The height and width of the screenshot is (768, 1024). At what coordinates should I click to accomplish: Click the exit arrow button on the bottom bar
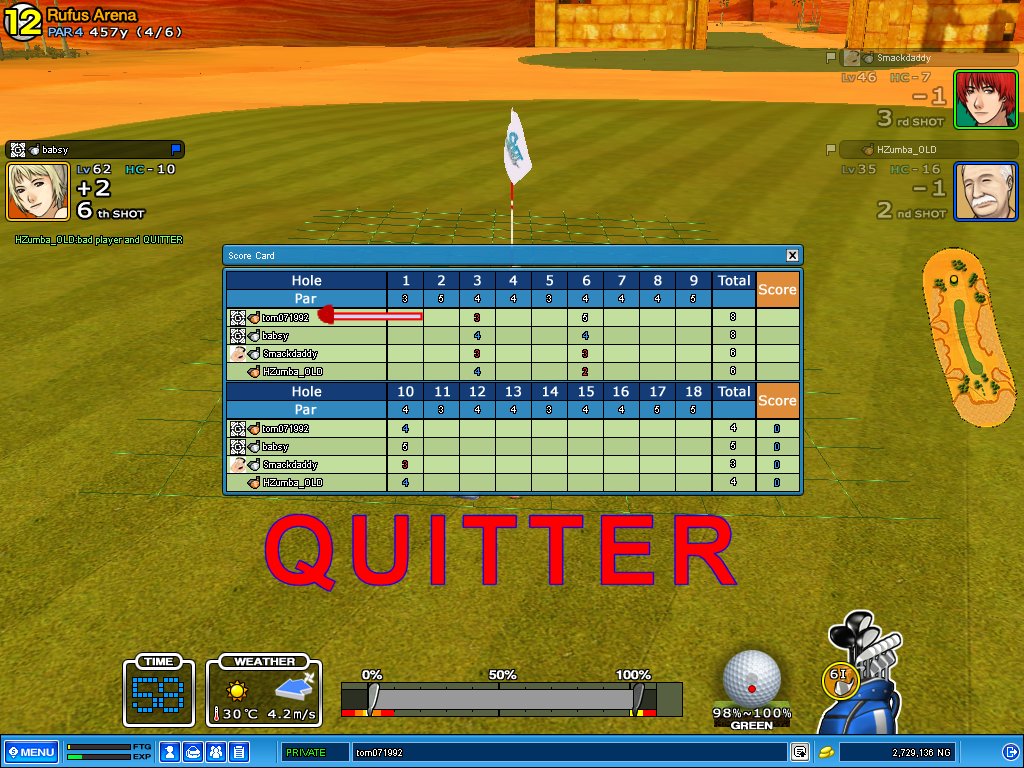tap(1009, 752)
